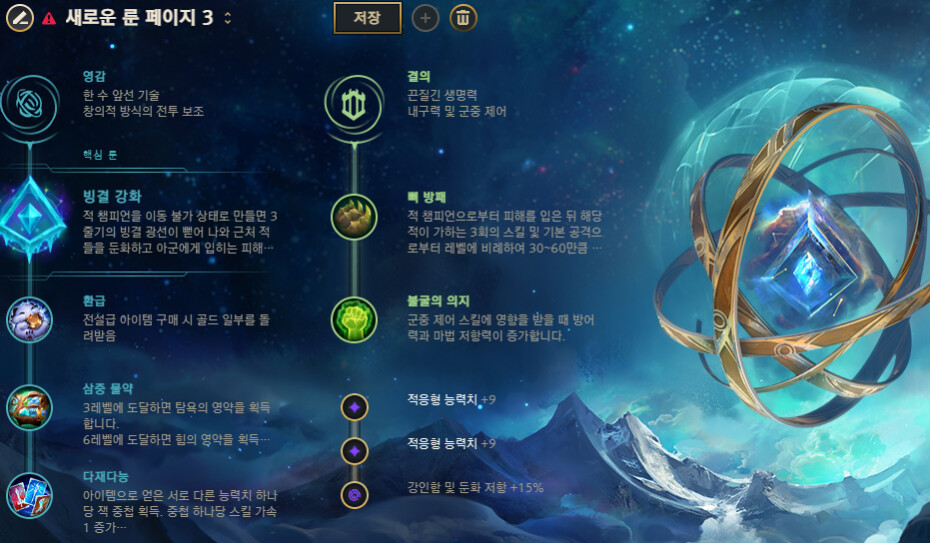This screenshot has height=543, width=930.
Task: Add a new rune page with plus button
Action: pos(425,17)
